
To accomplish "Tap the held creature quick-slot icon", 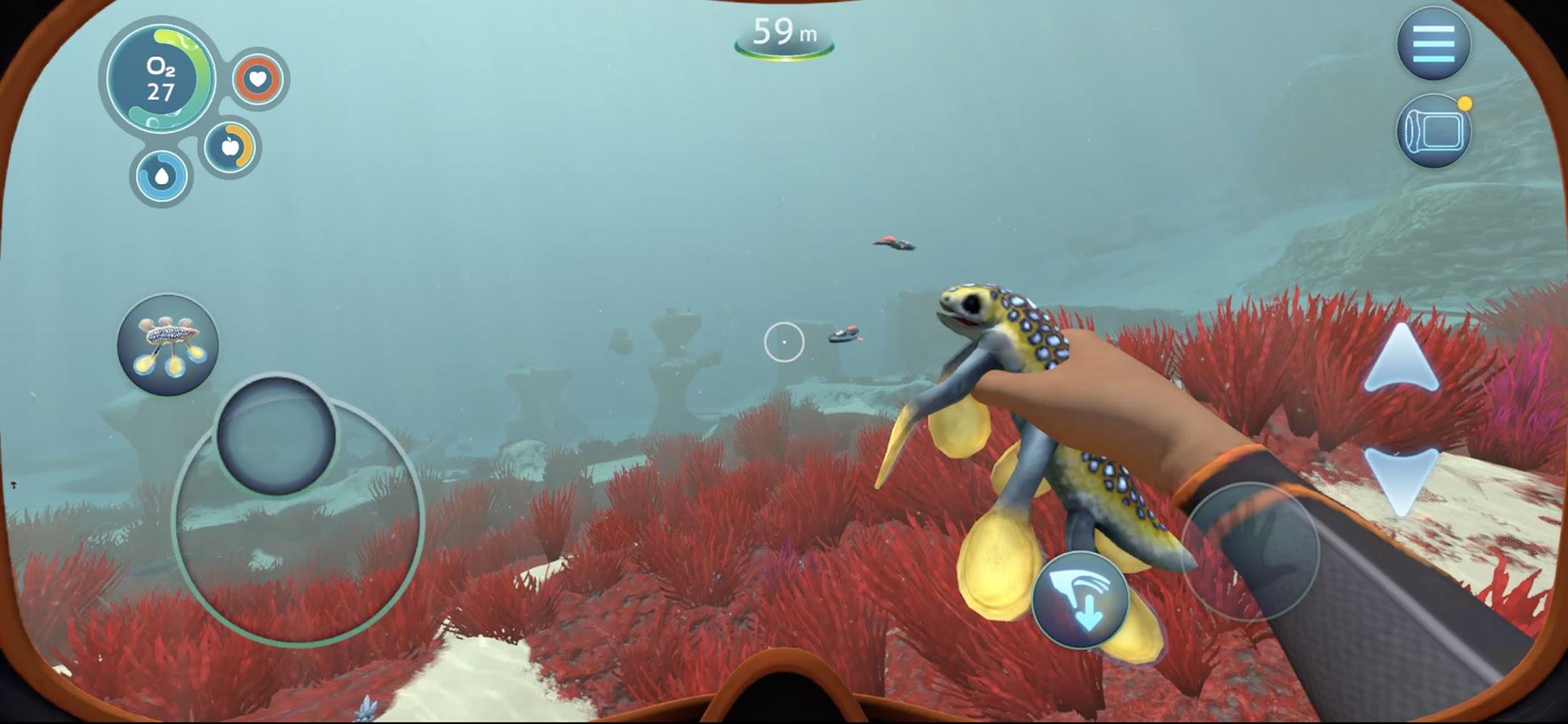I will [x=167, y=344].
